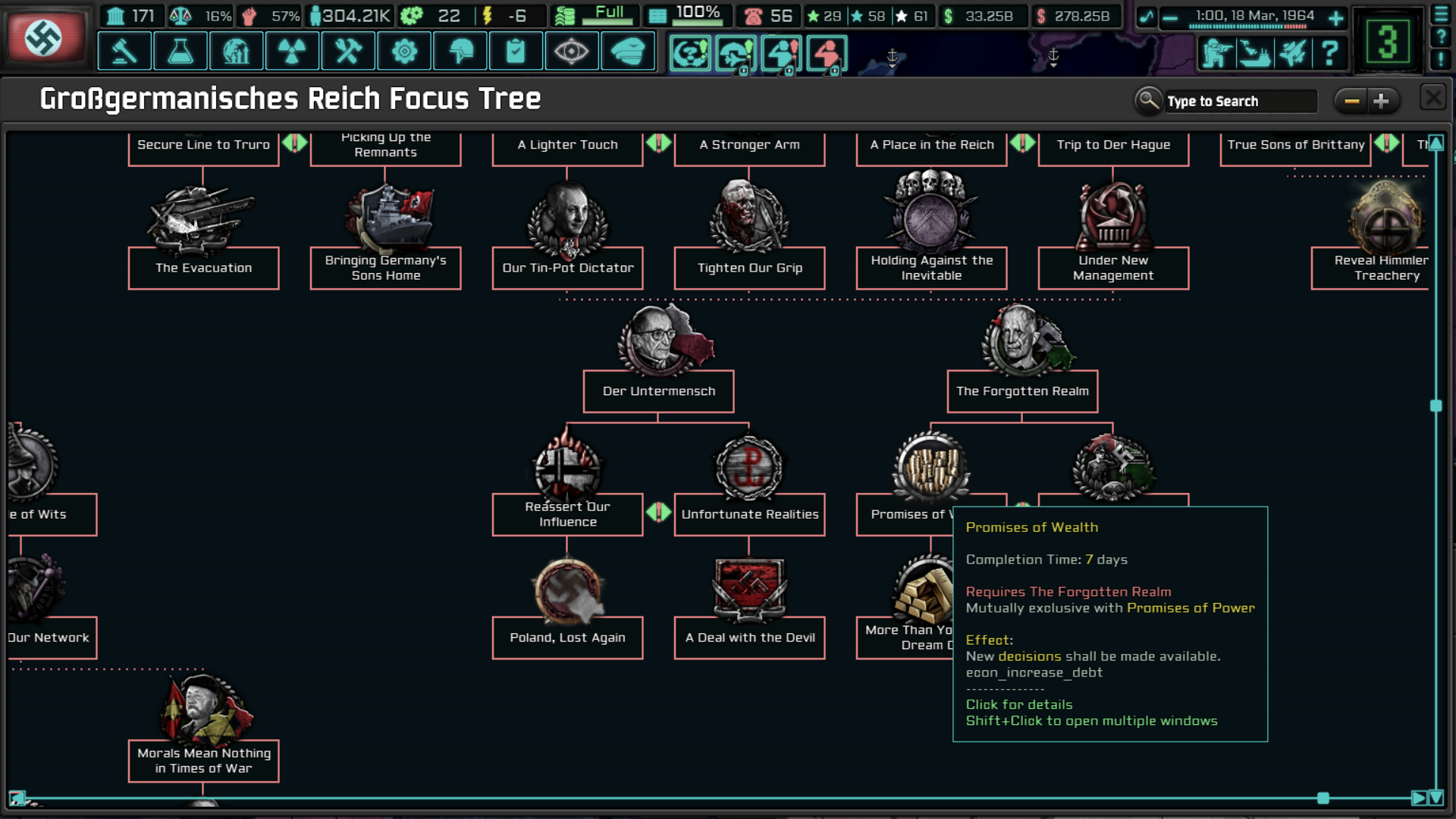Select Morals Mean Nothing in Times of War
This screenshot has width=1456, height=819.
[x=203, y=761]
